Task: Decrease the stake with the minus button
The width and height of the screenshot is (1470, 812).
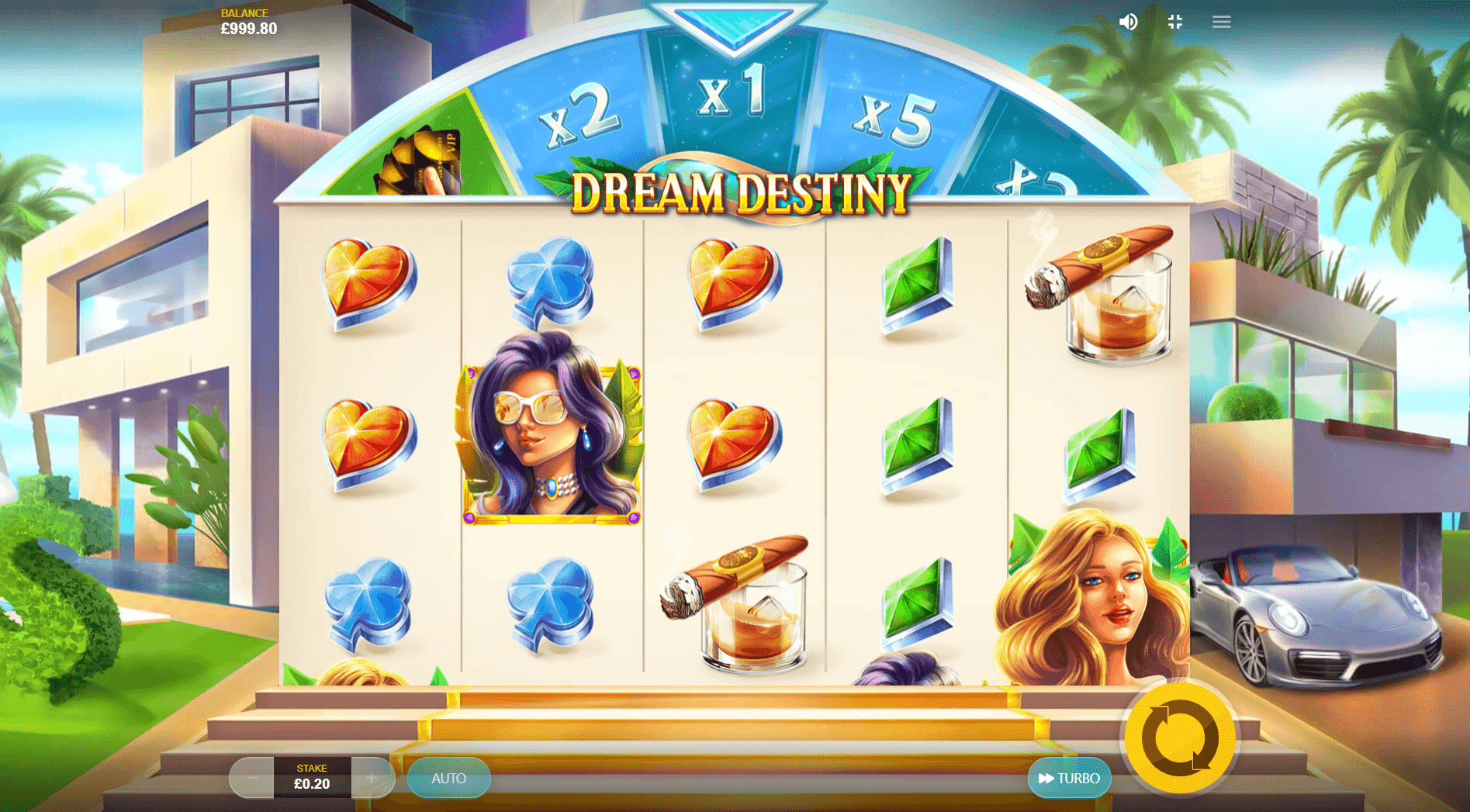Action: [252, 777]
